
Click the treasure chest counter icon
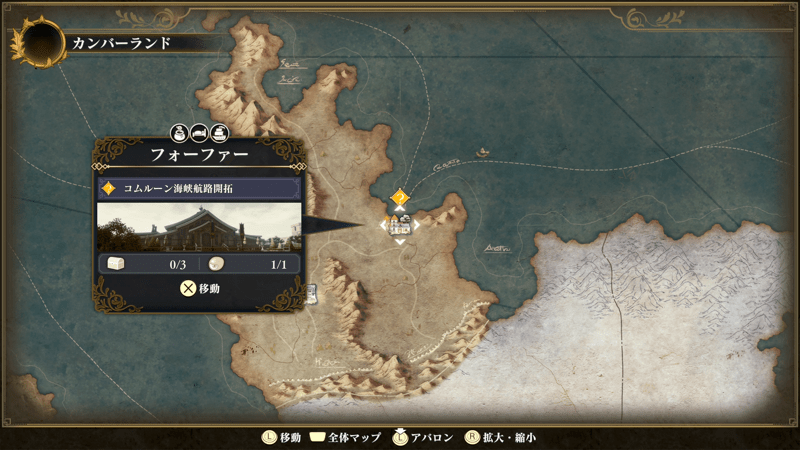(x=116, y=264)
